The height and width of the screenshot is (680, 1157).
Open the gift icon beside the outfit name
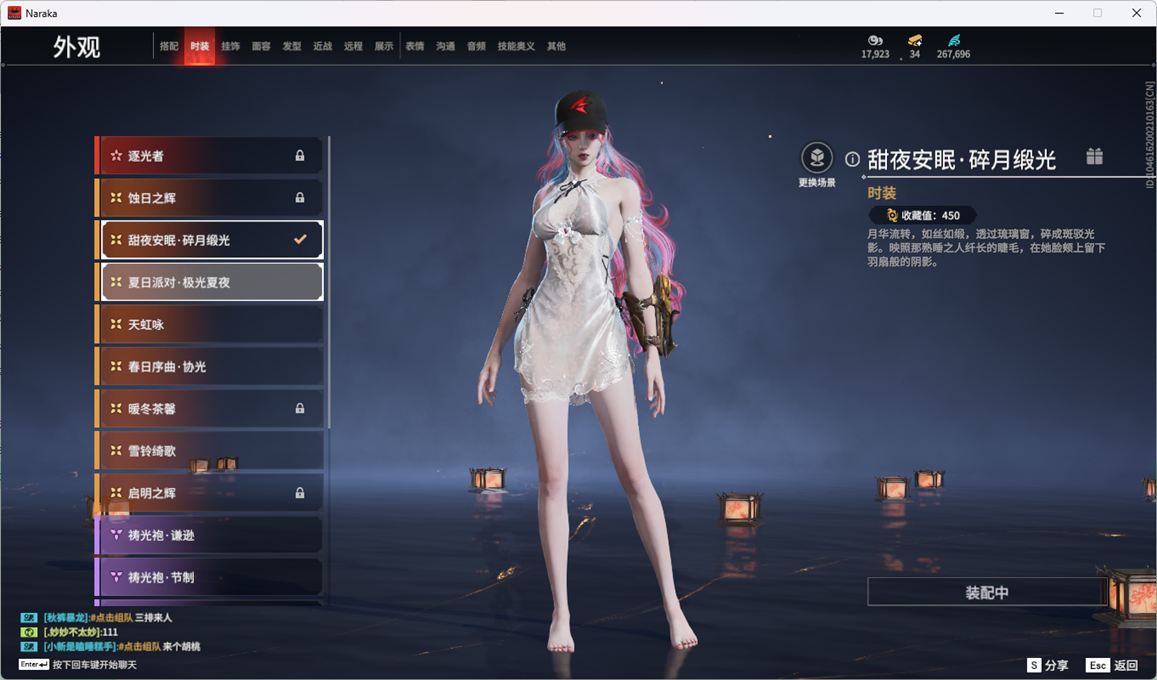coord(1095,157)
